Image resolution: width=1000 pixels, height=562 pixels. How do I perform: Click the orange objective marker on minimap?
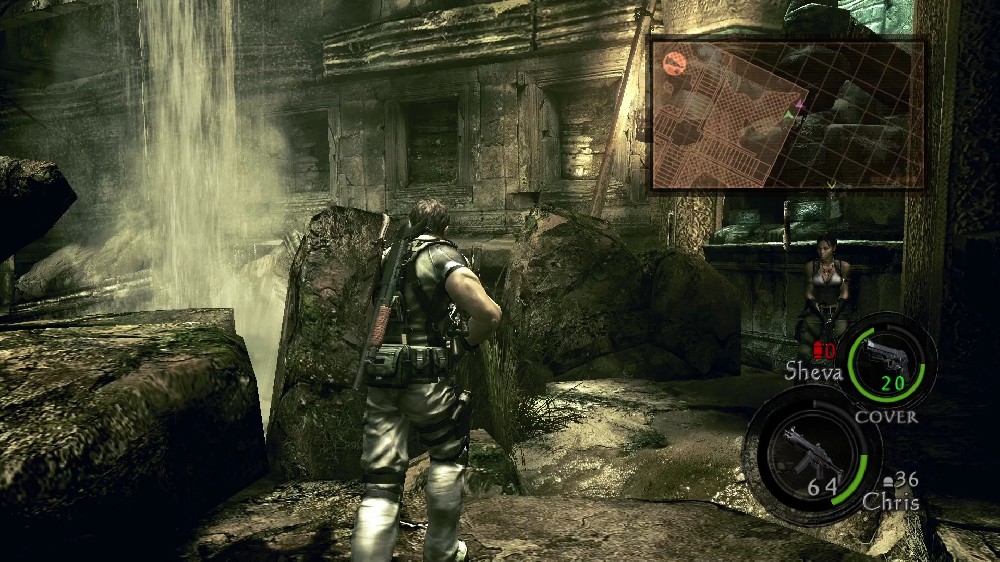[674, 63]
